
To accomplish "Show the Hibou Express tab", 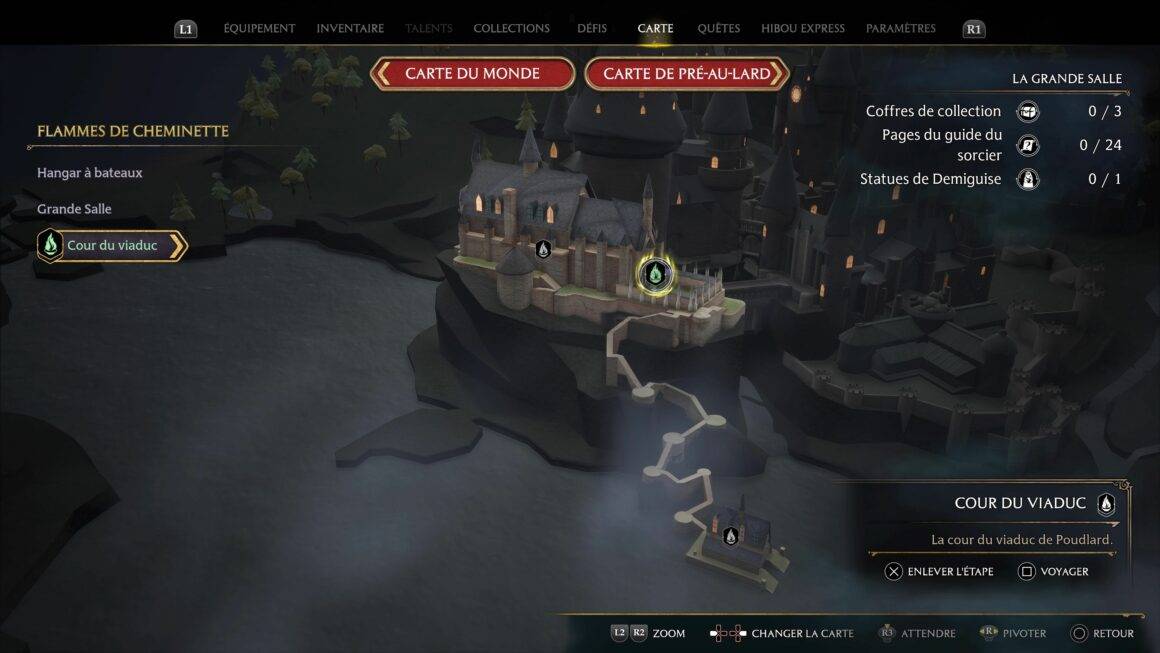I will tap(802, 29).
